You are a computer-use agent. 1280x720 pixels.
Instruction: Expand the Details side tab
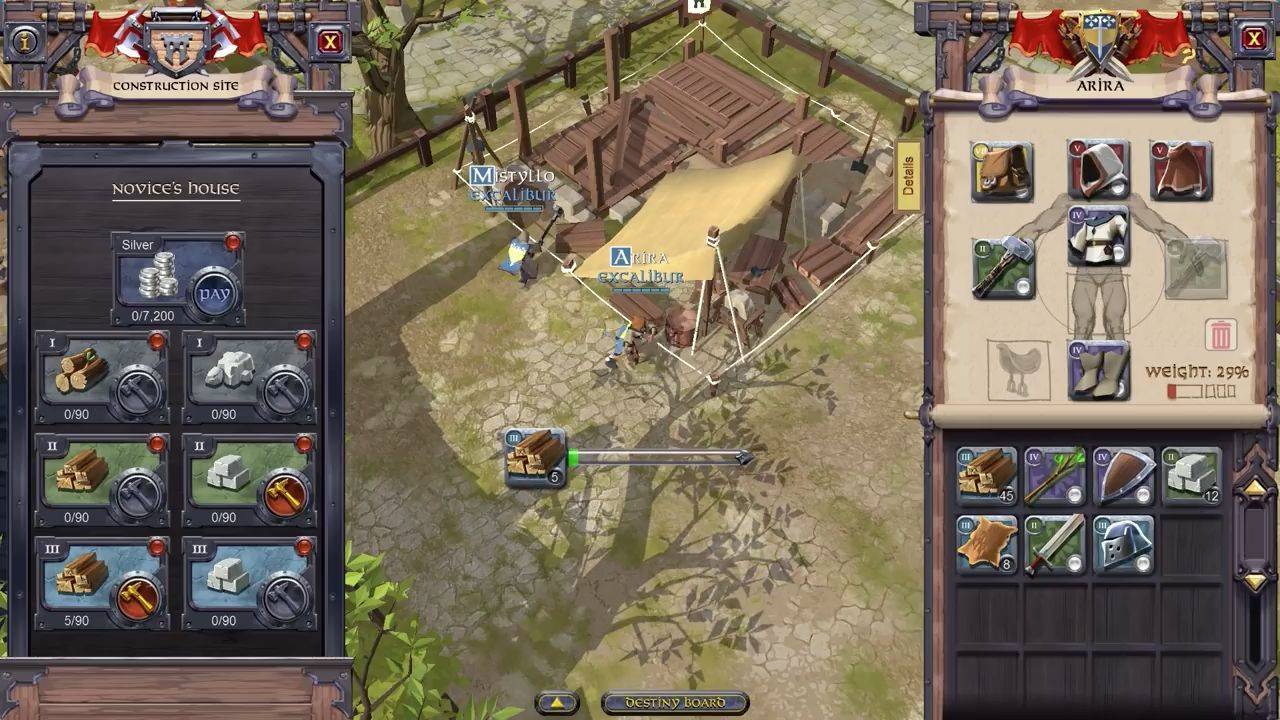pos(908,176)
